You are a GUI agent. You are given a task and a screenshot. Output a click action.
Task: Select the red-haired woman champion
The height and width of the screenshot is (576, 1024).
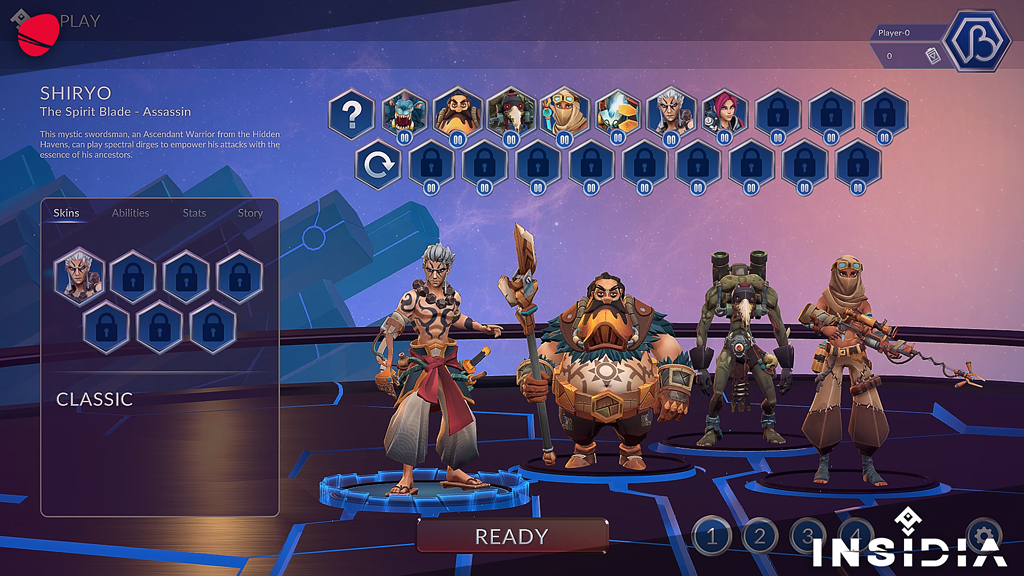tap(724, 113)
